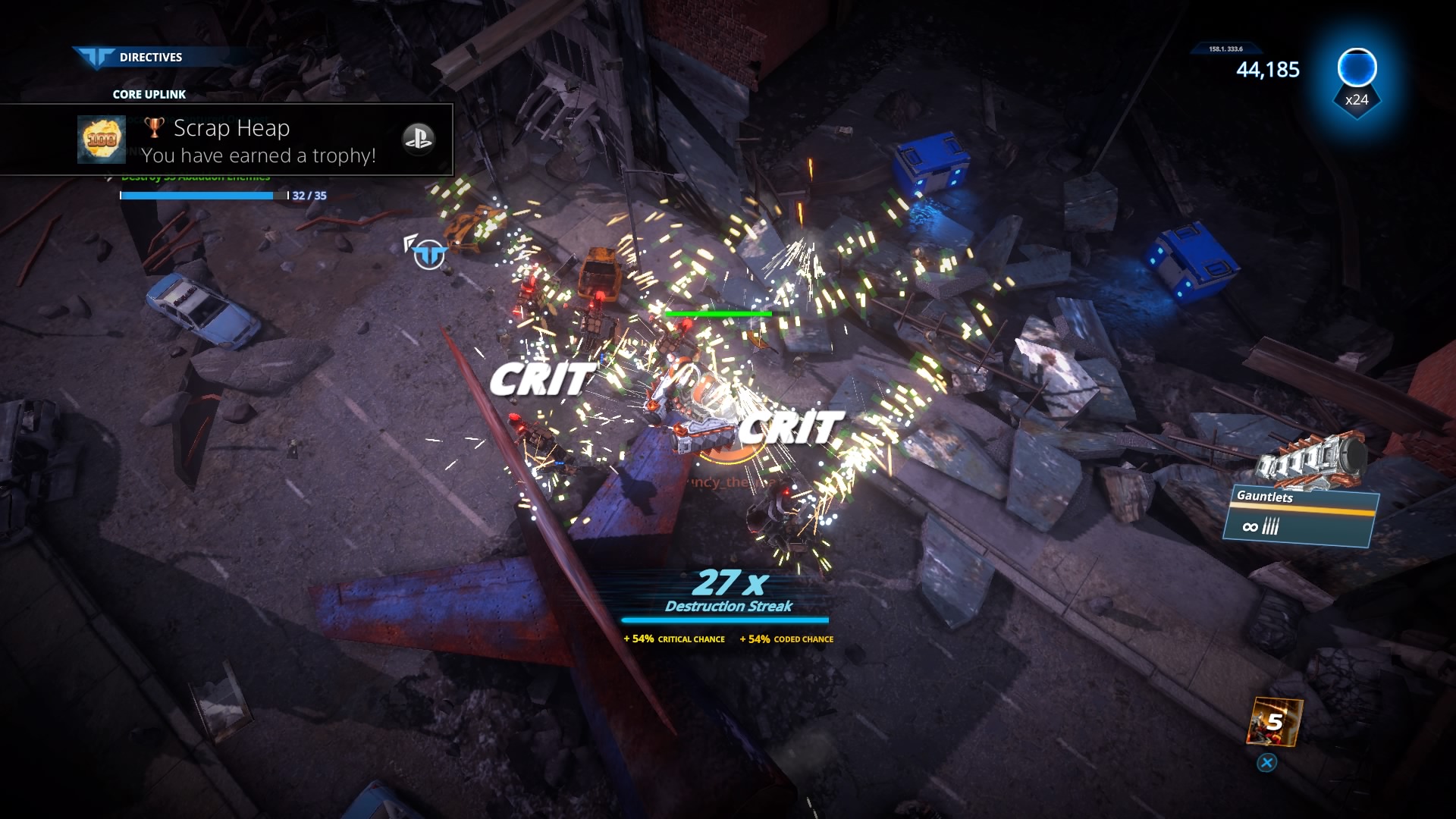The width and height of the screenshot is (1456, 819).
Task: Select the Gauntlets weapon panel
Action: tap(1300, 516)
